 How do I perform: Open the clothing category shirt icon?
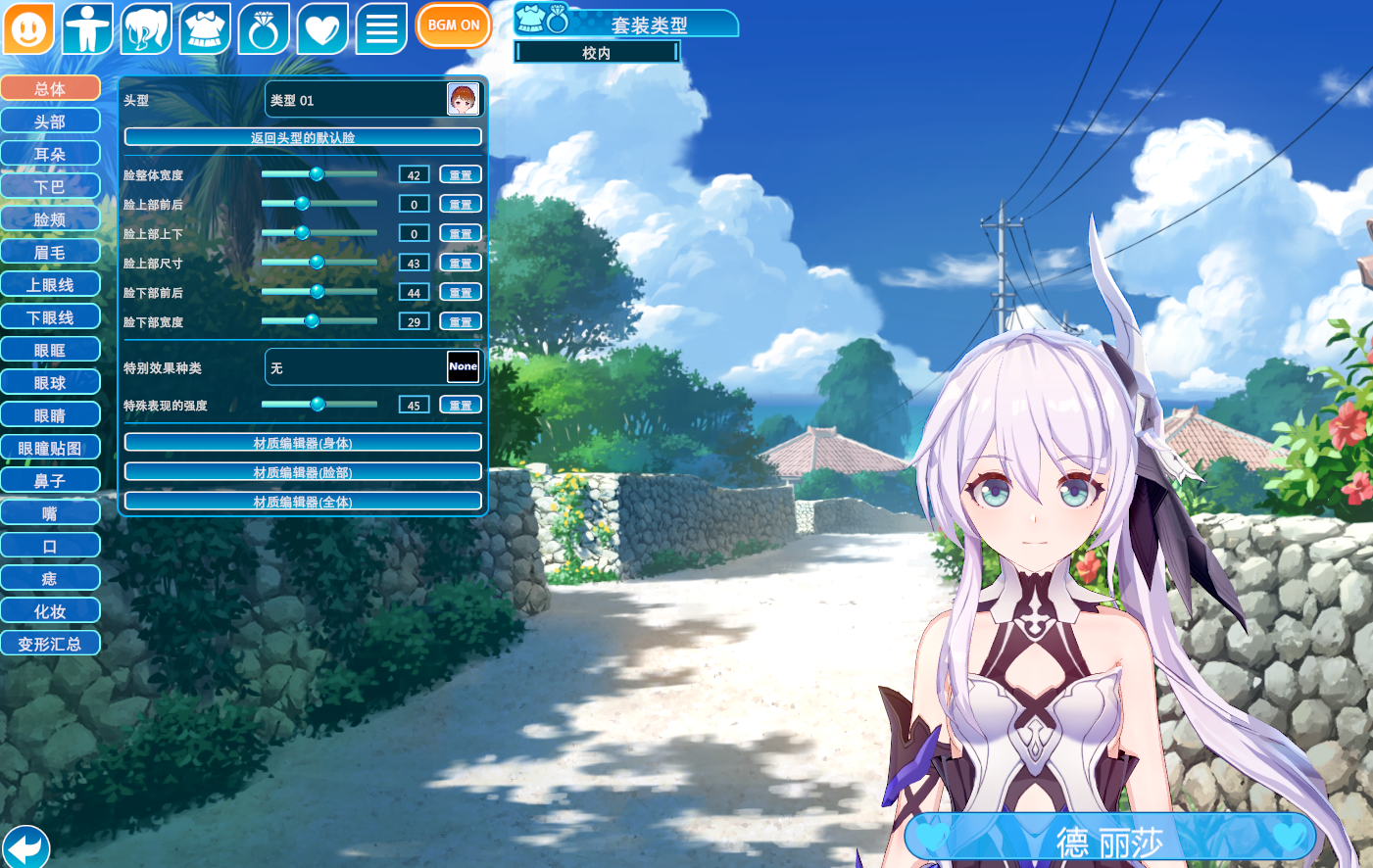(205, 28)
